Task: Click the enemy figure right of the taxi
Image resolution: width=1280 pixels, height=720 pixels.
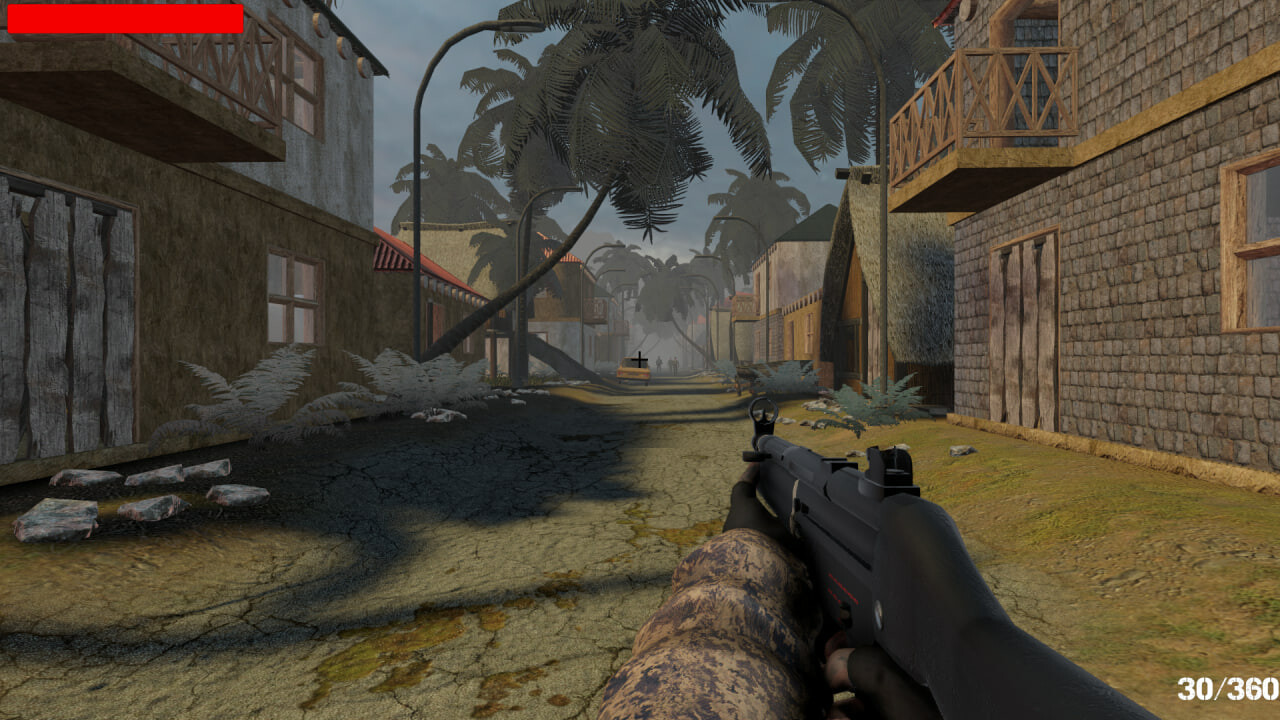Action: 675,364
